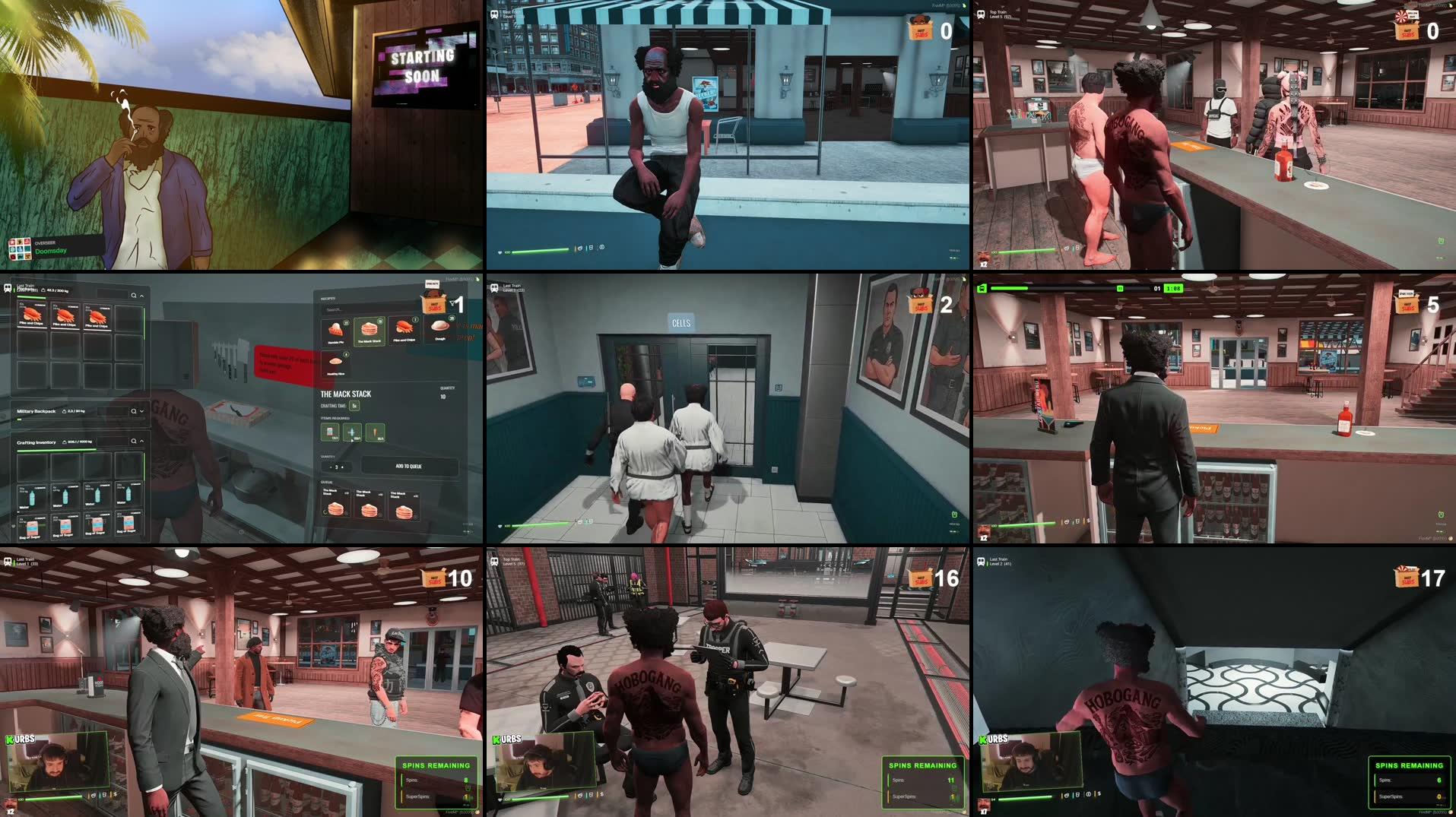Click the search magnifier in the Crafting Inventory panel

(x=133, y=439)
